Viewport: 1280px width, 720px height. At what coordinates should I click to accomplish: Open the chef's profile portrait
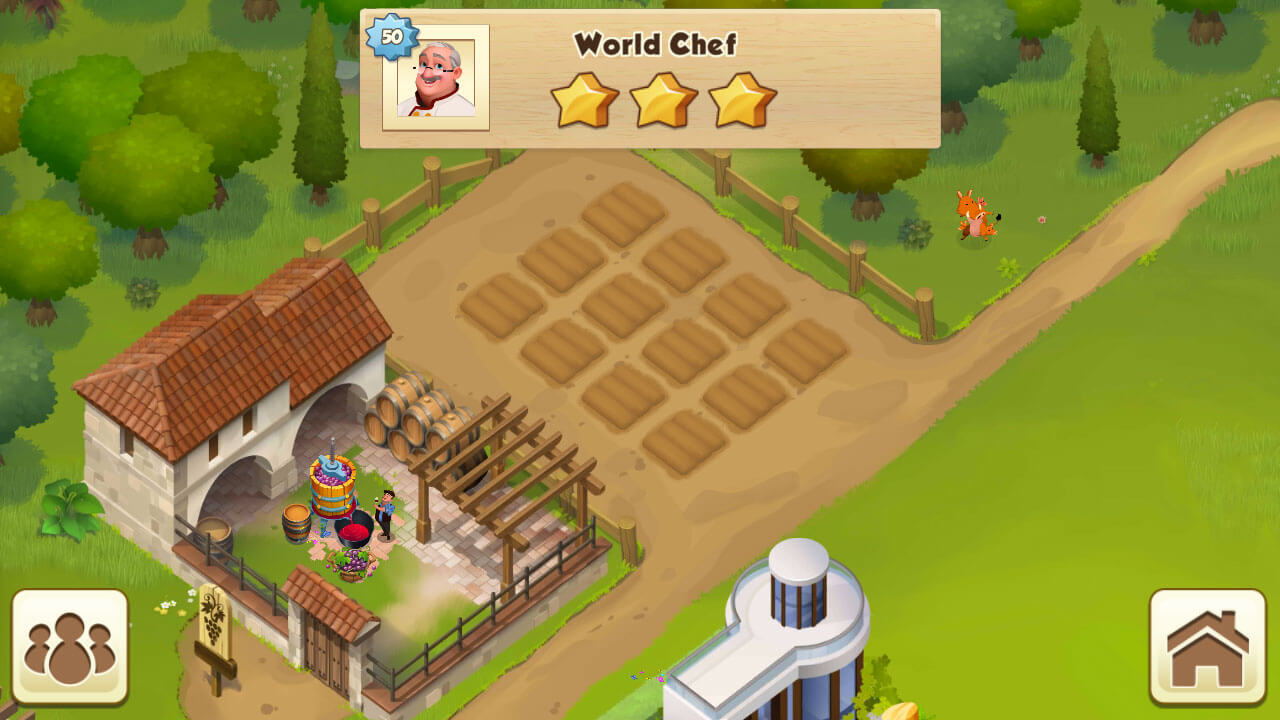438,78
